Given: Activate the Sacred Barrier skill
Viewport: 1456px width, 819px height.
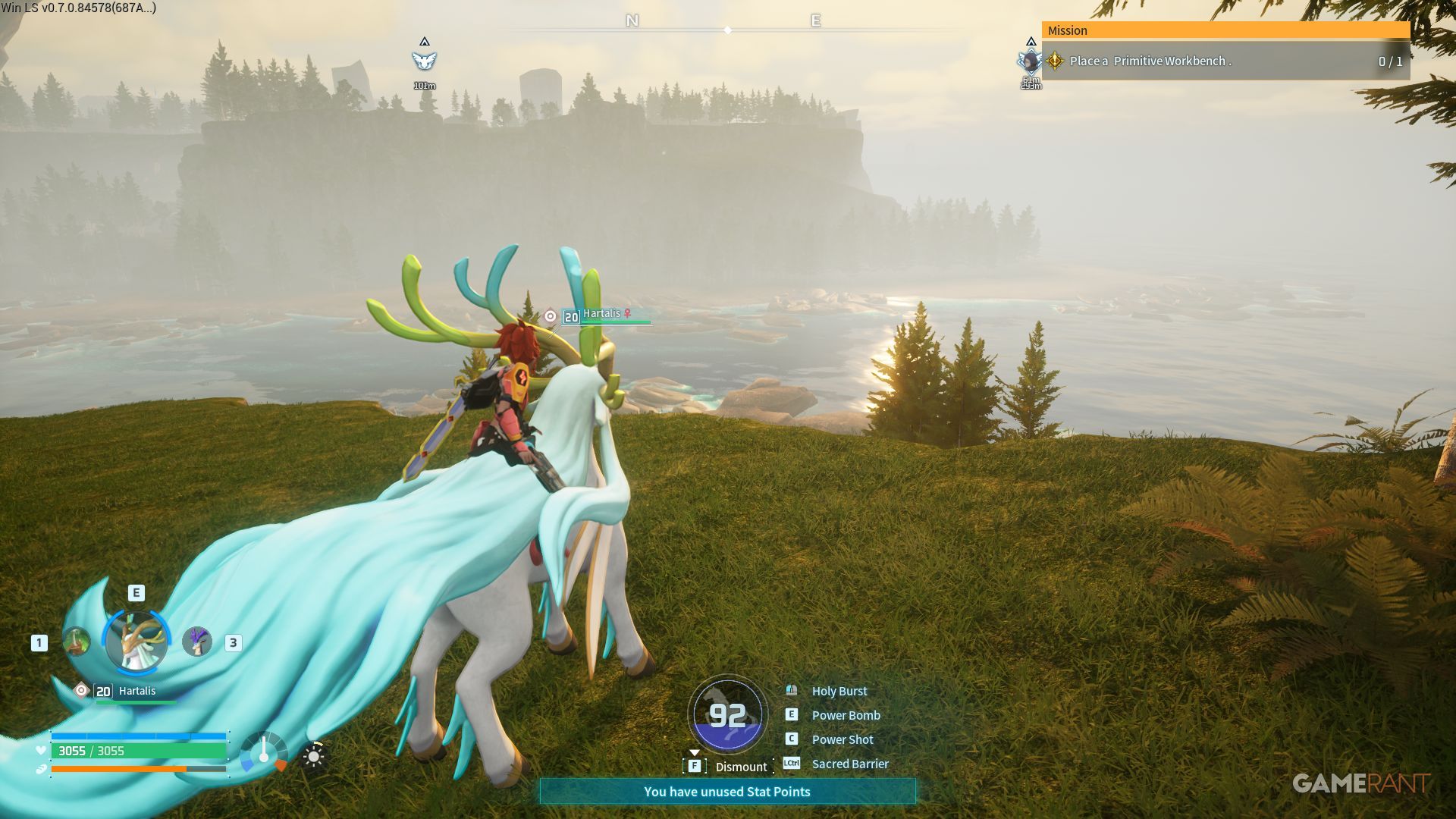Looking at the screenshot, I should pos(849,764).
